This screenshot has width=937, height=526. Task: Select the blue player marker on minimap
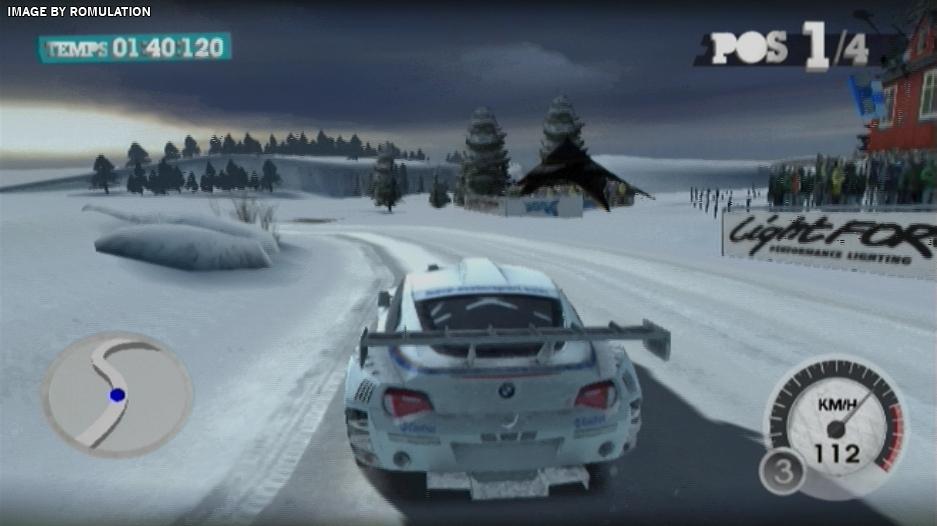tap(117, 395)
